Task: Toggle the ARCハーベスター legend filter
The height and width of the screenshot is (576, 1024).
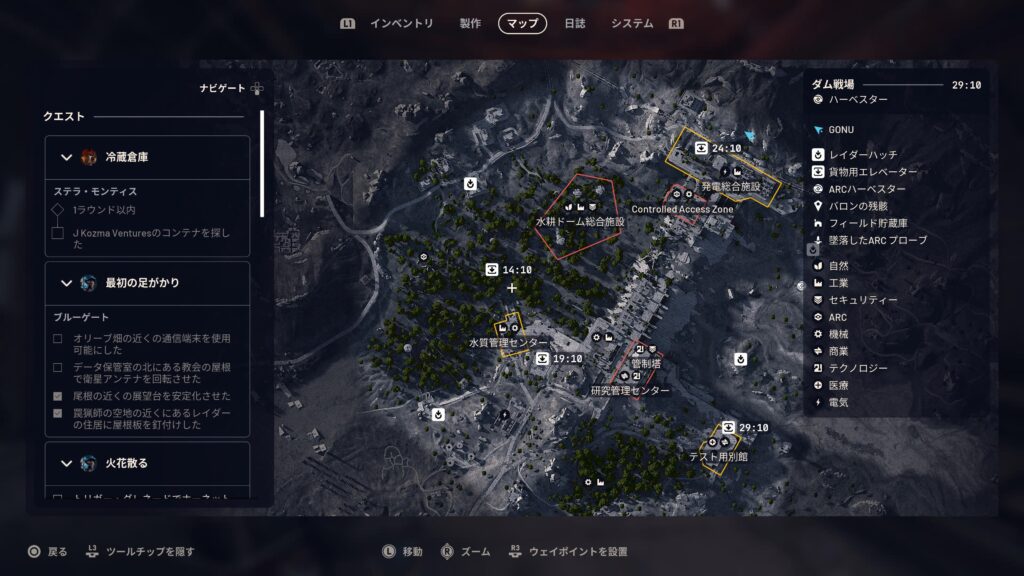Action: tap(867, 189)
